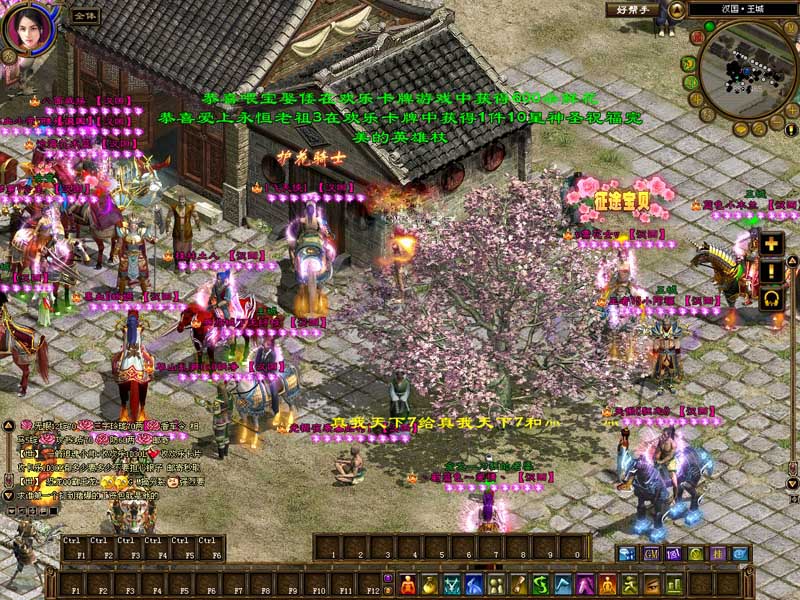Click the gold plus button
Viewport: 800px width, 600px height.
(771, 243)
